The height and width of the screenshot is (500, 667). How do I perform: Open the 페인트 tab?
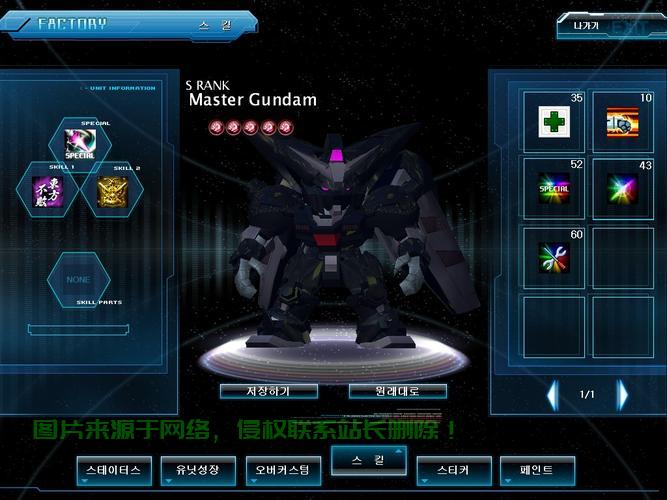pos(538,469)
